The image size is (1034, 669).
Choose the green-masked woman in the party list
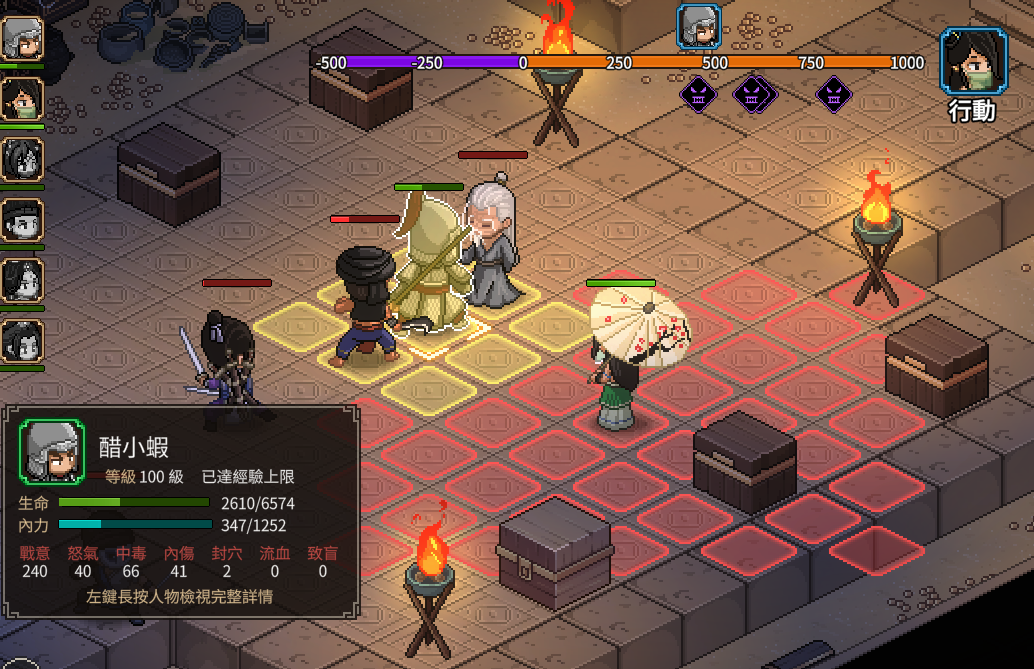click(22, 99)
